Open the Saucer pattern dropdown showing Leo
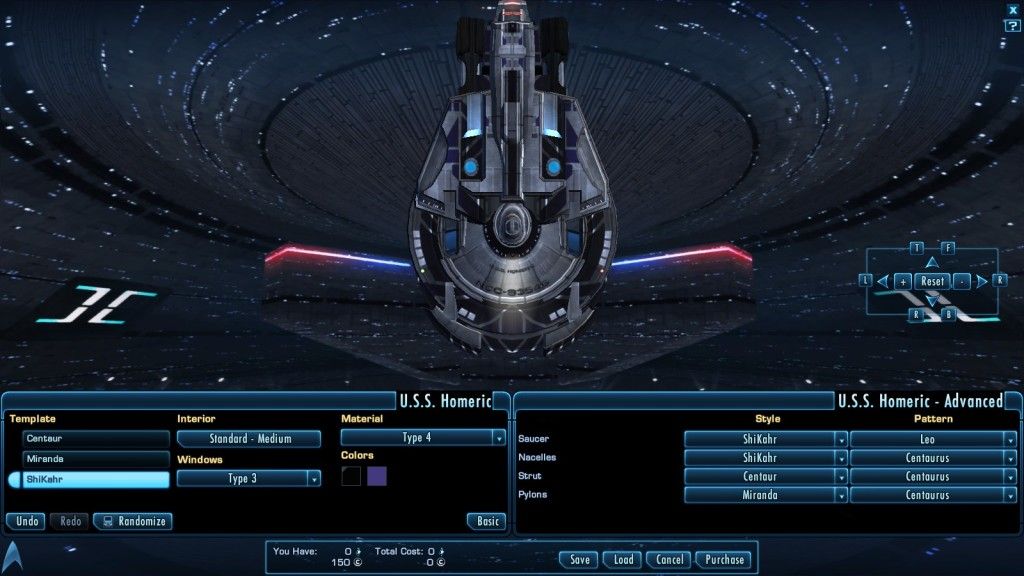The image size is (1024, 576). click(933, 439)
